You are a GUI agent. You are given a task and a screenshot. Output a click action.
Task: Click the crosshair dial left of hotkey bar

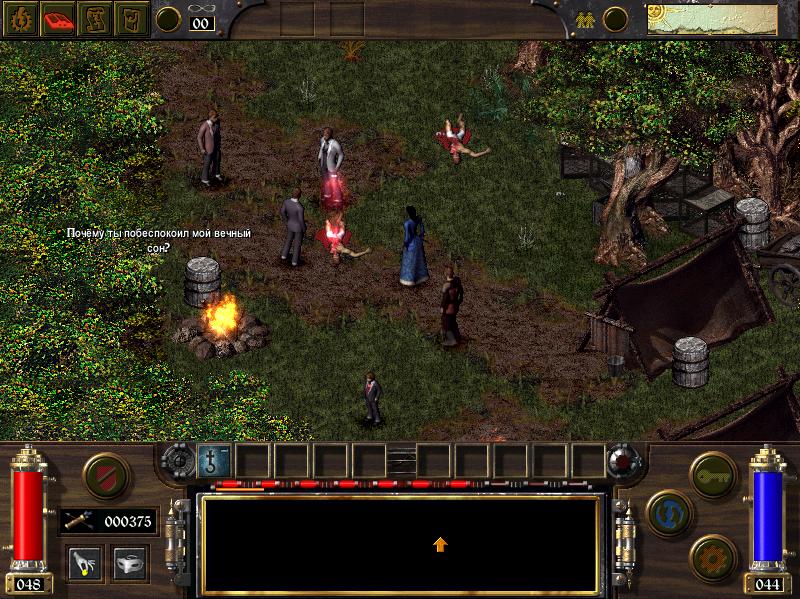tap(178, 460)
